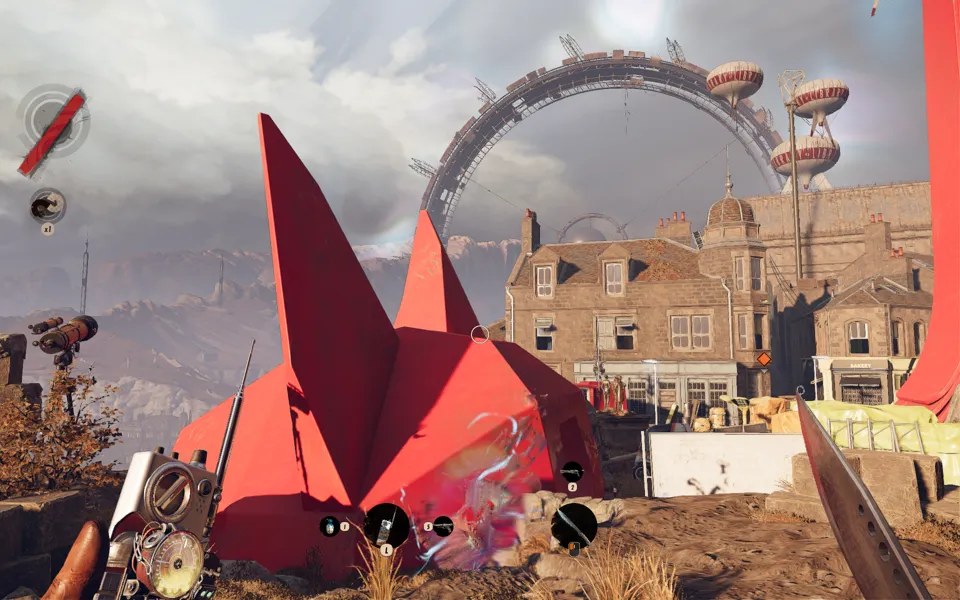The width and height of the screenshot is (960, 600).
Task: Select the machete melee weapon icon
Action: [x=574, y=524]
